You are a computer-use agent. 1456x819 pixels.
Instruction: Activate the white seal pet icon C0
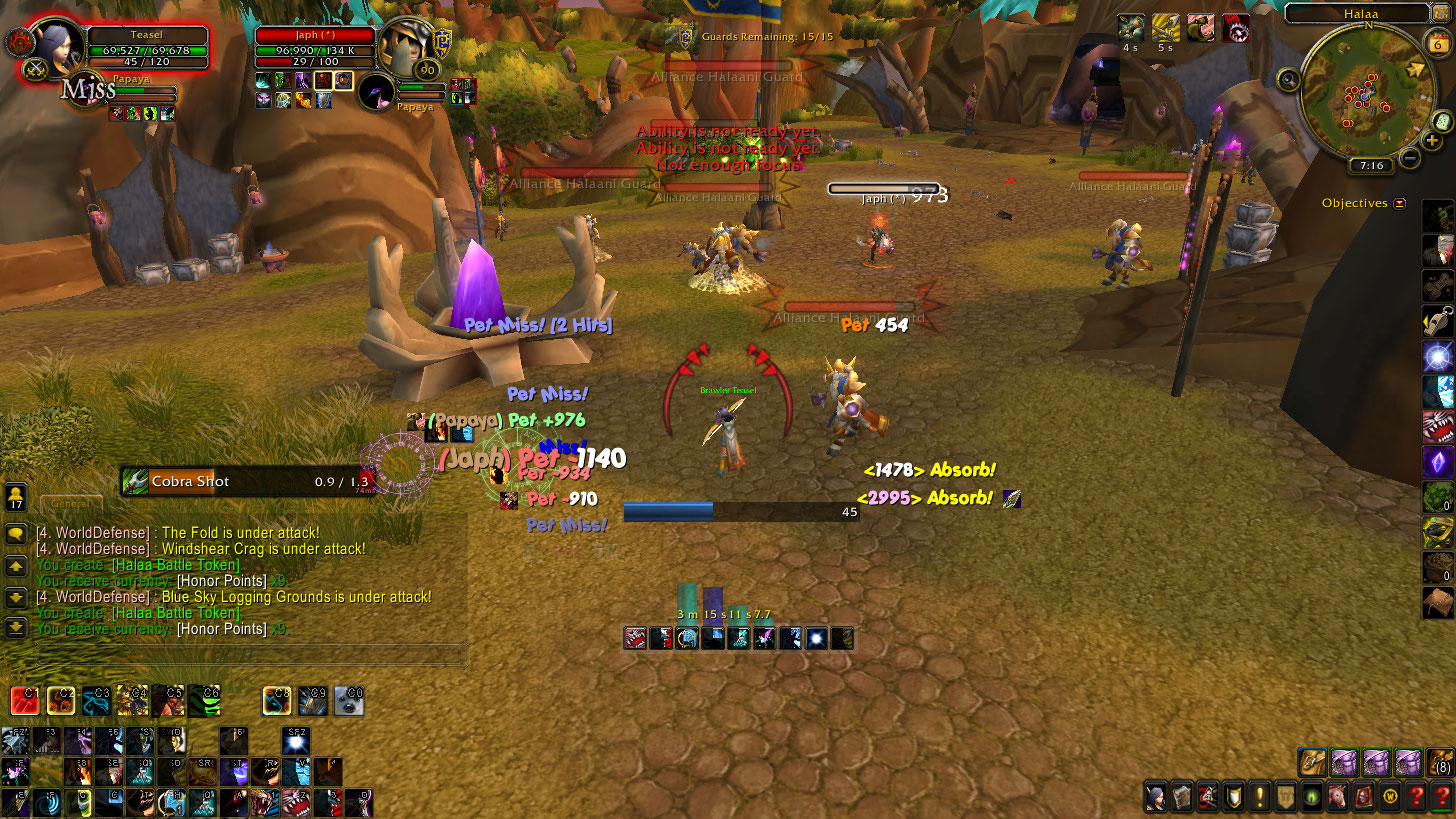tap(349, 700)
